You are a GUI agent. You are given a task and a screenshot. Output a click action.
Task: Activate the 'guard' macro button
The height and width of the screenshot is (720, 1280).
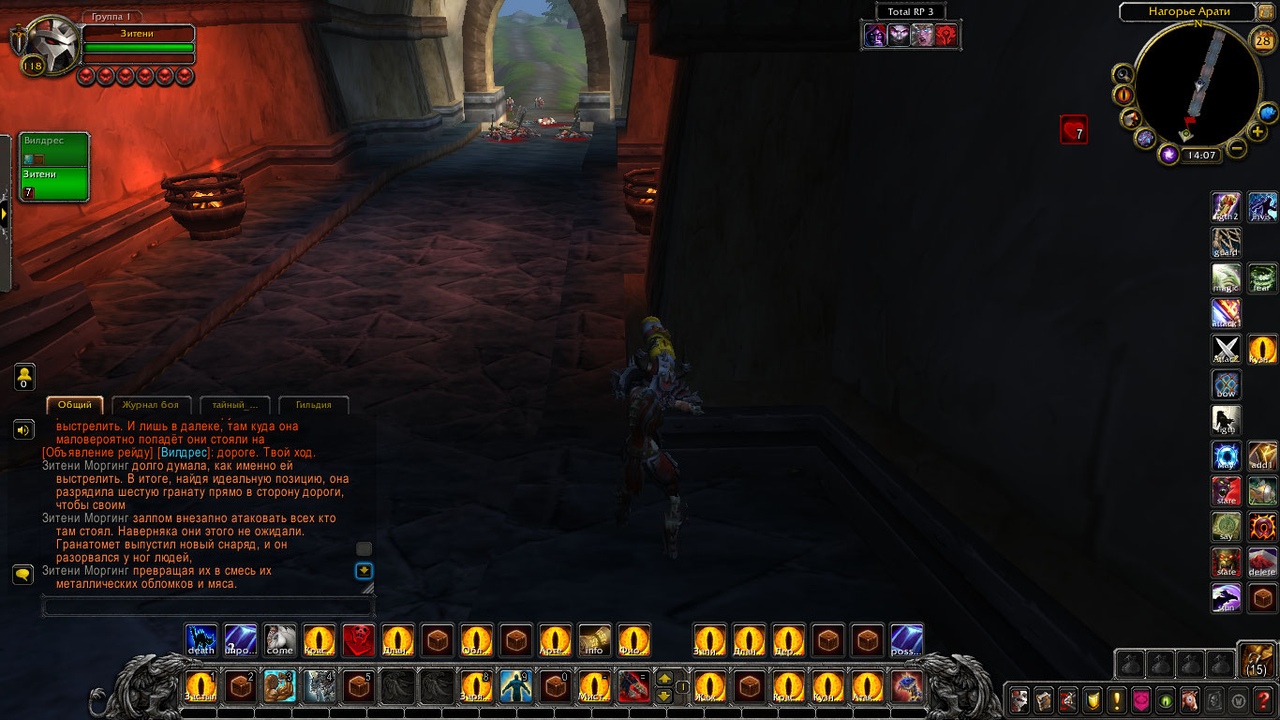1226,243
